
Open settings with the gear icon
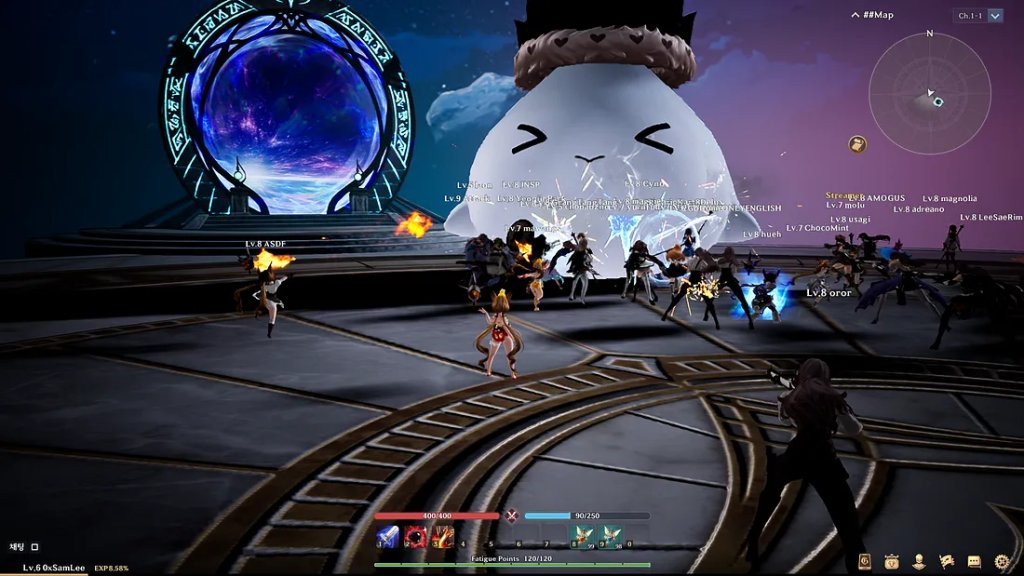[1001, 562]
